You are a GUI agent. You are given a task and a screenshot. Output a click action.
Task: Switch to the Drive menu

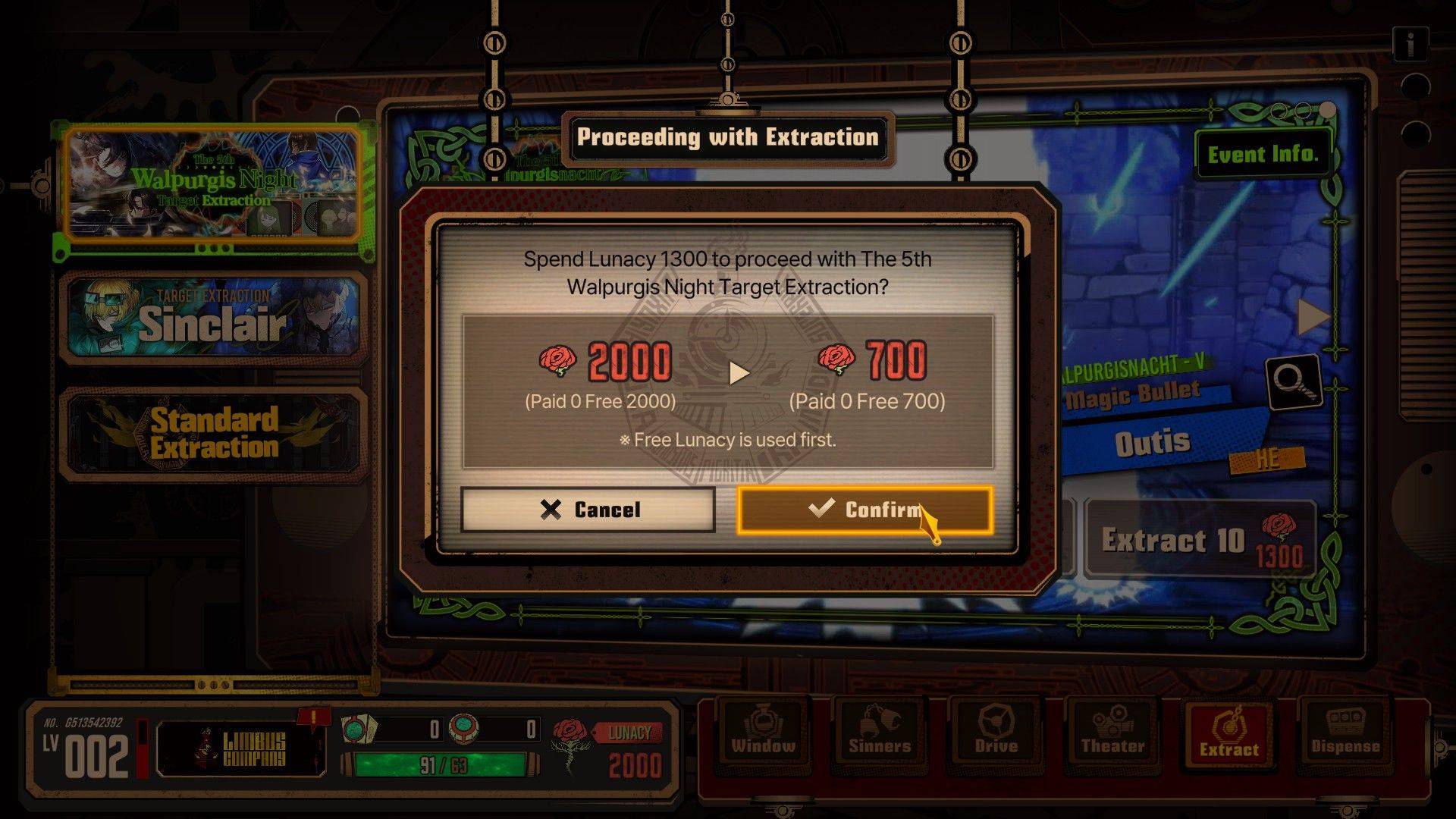pos(996,733)
